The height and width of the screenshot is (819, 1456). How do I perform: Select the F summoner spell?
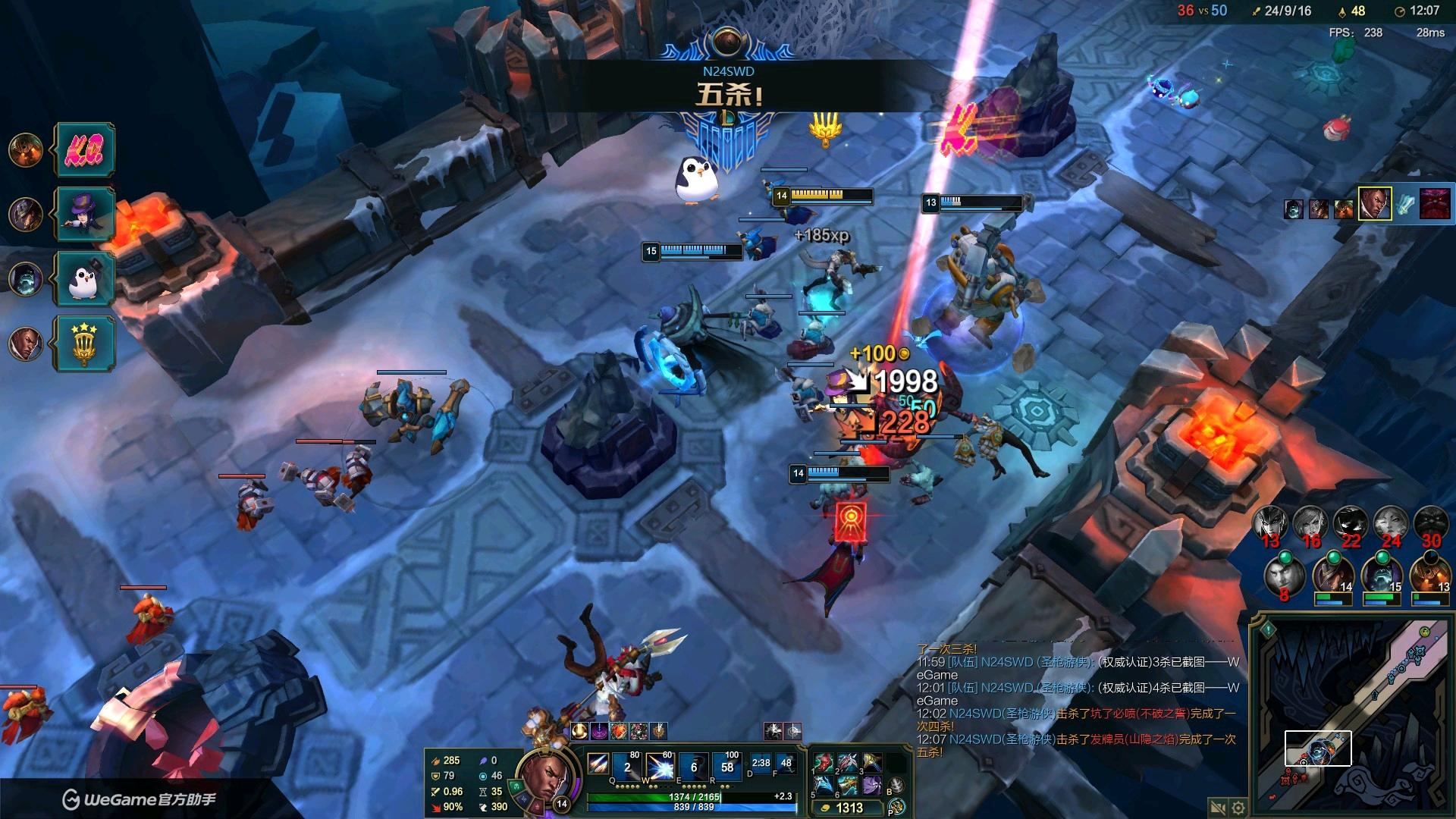pyautogui.click(x=786, y=764)
